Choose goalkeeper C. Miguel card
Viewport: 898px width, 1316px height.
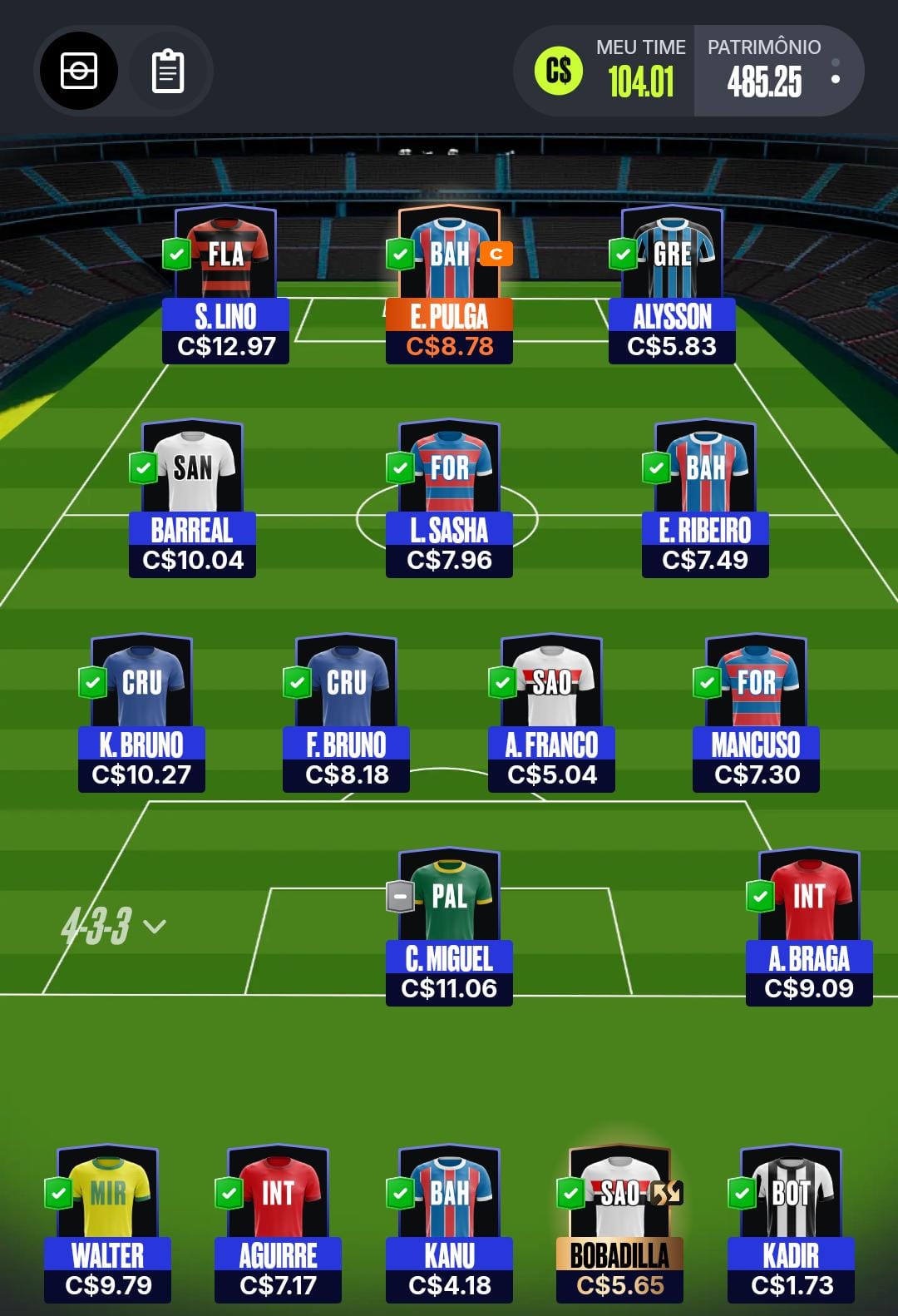pos(449,928)
